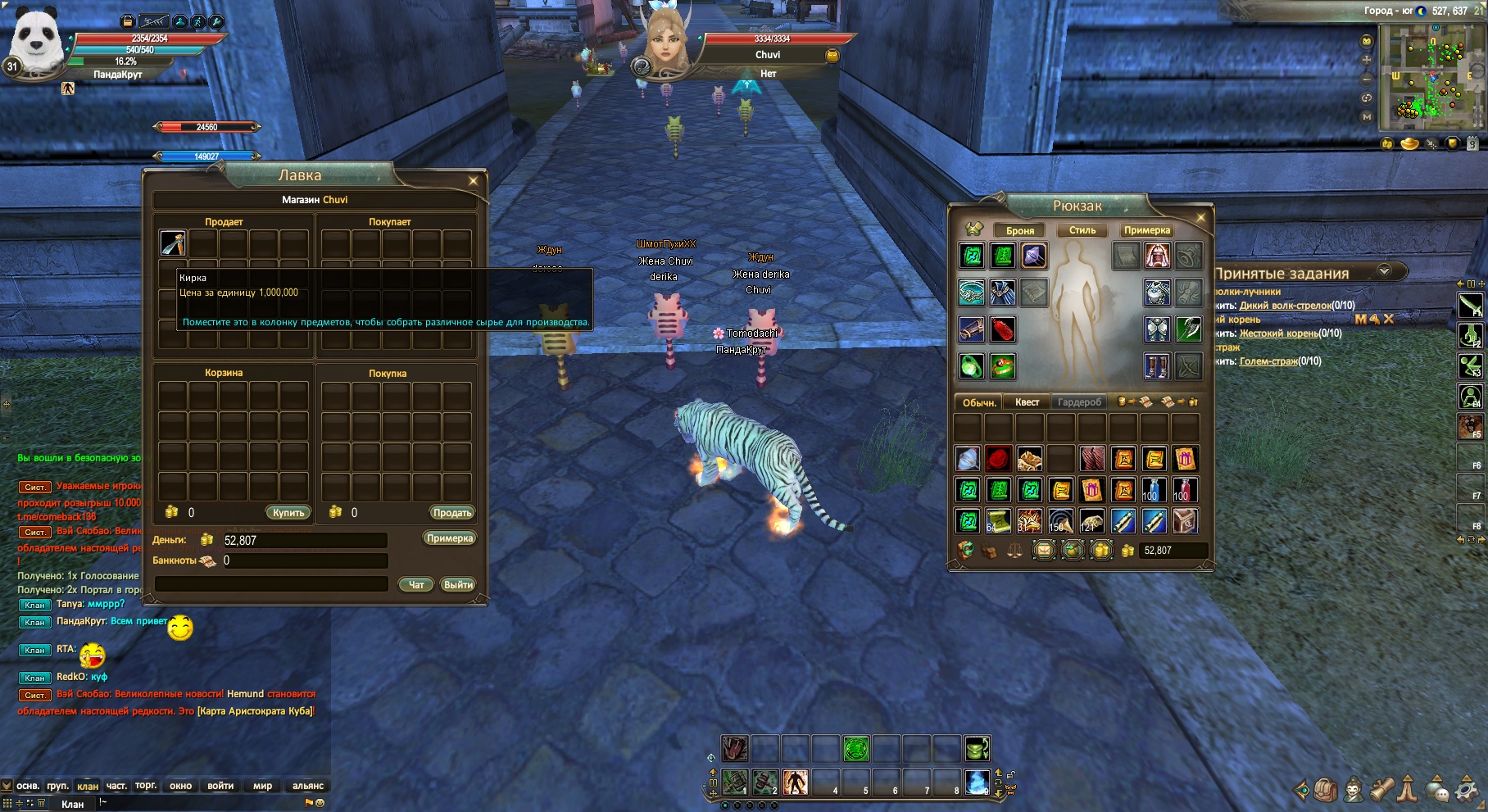Open the Примерка preview in shop
The width and height of the screenshot is (1488, 812).
(x=450, y=538)
